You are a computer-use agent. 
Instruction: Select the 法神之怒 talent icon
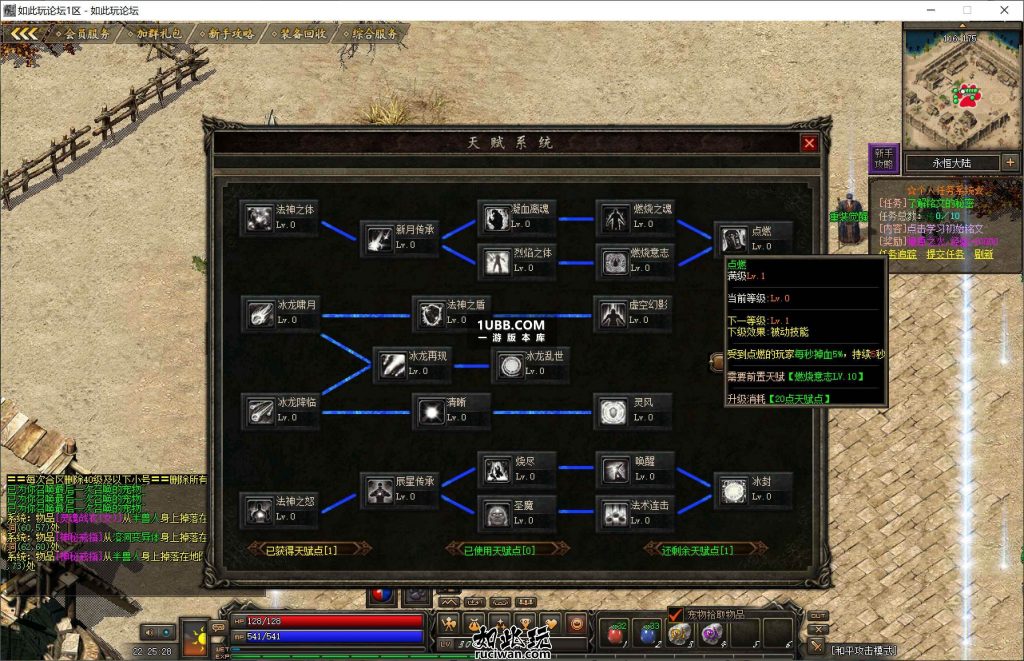point(260,510)
